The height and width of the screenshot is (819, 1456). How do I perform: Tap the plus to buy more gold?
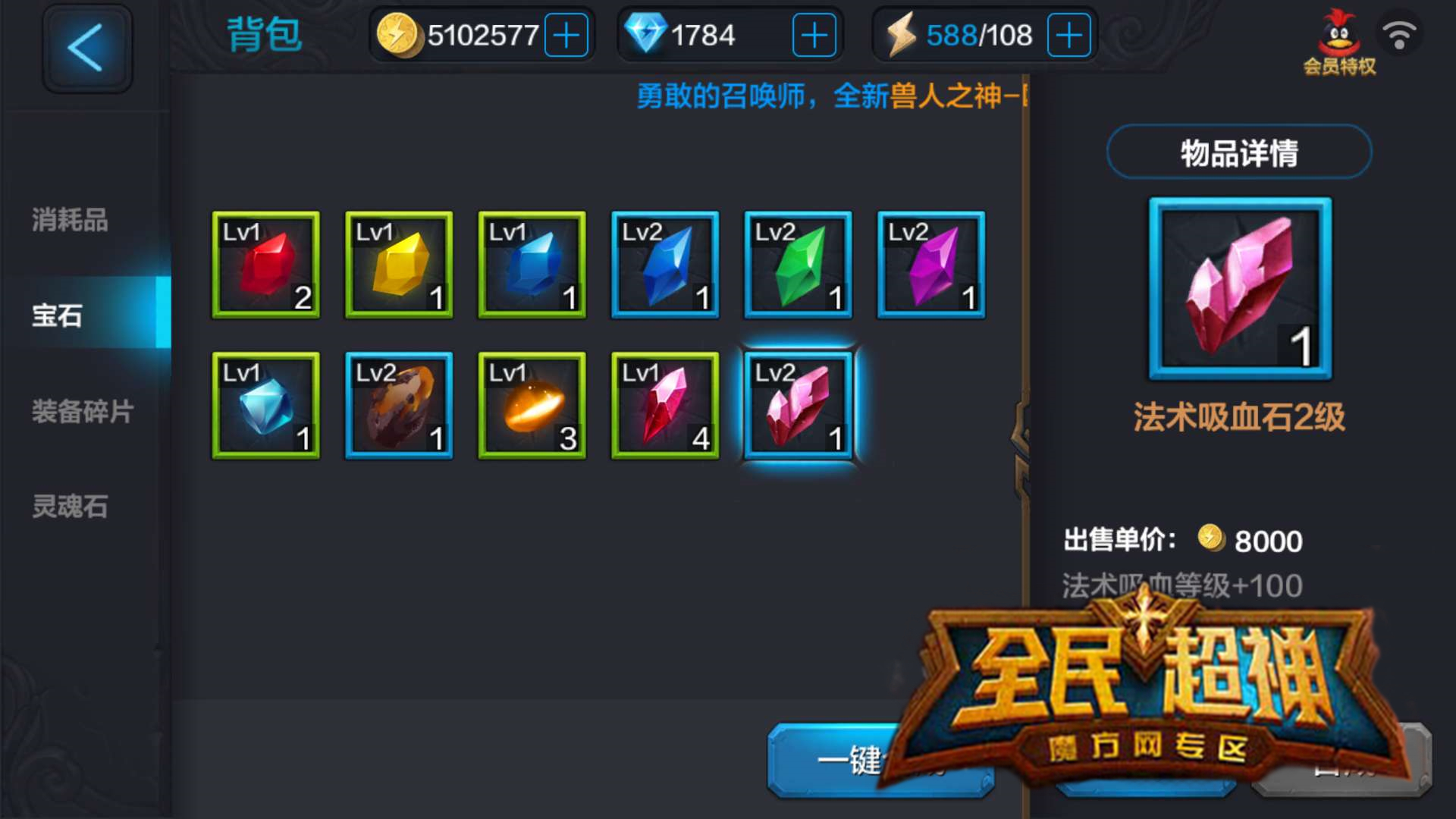pos(568,33)
